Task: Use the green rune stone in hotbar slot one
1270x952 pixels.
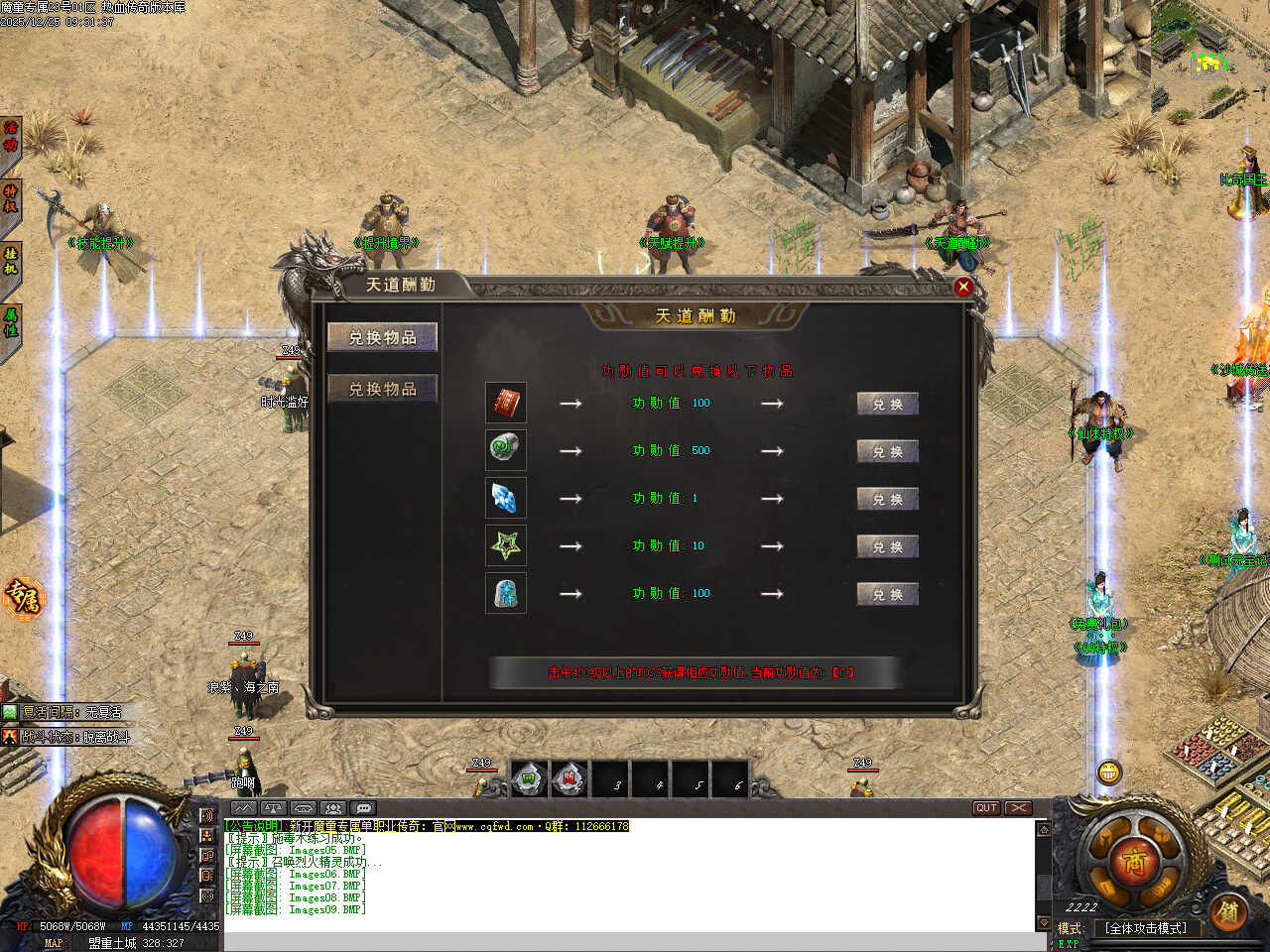Action: [x=530, y=780]
